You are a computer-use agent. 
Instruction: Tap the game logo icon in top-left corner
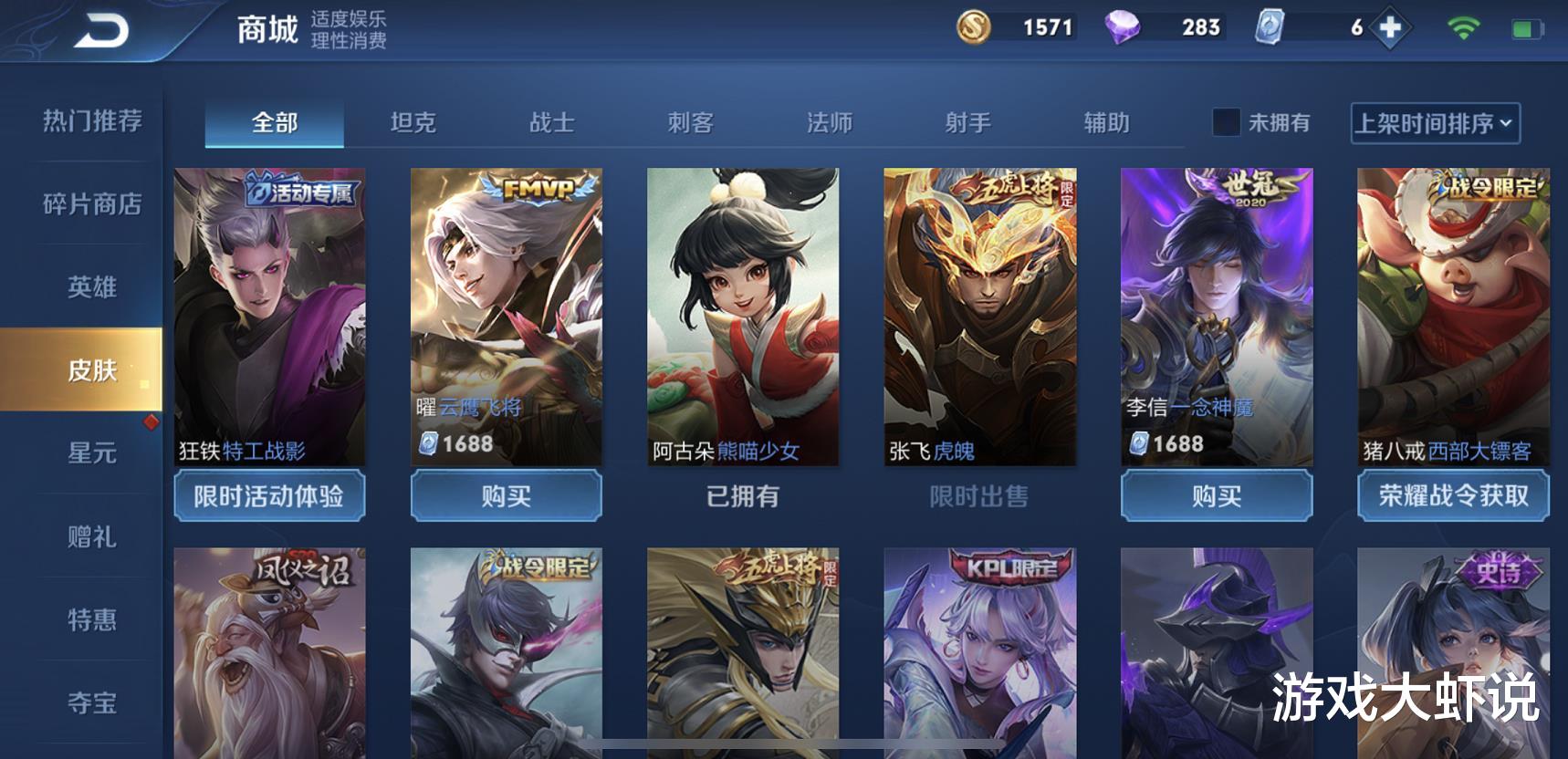point(100,28)
